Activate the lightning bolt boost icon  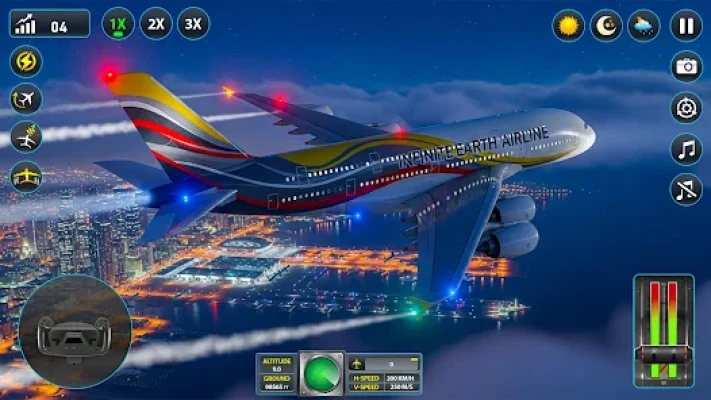pyautogui.click(x=26, y=61)
